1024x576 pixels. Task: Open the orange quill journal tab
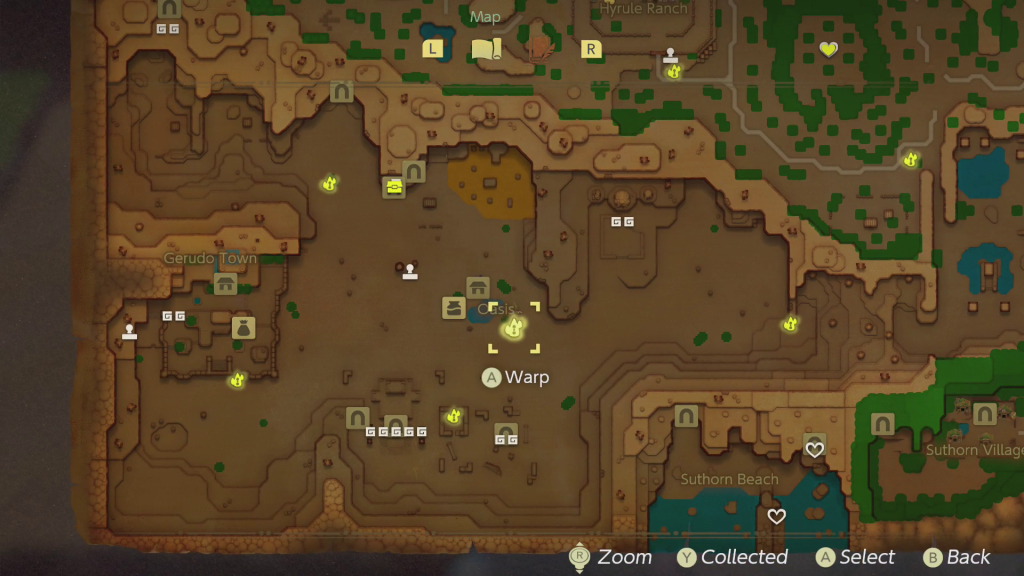click(540, 48)
